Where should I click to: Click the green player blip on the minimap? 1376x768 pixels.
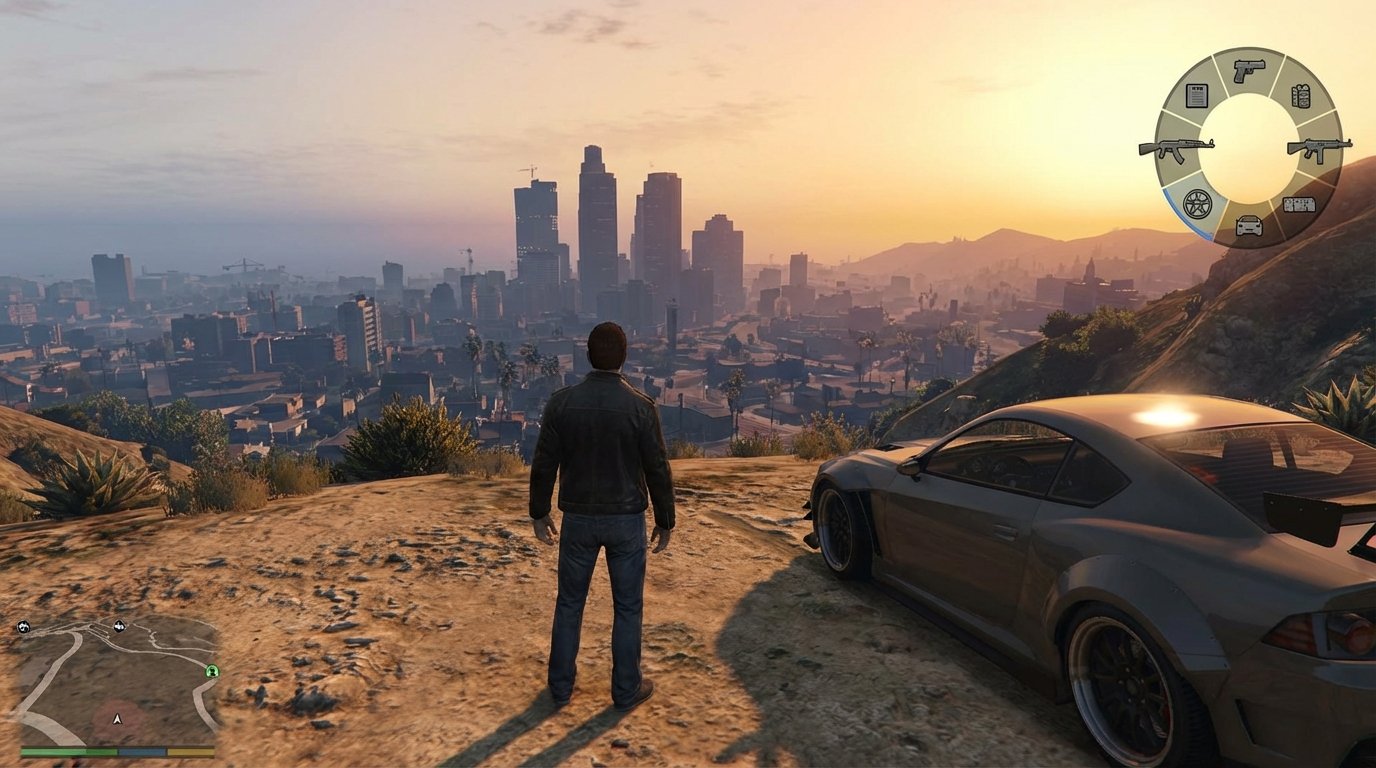click(x=212, y=671)
